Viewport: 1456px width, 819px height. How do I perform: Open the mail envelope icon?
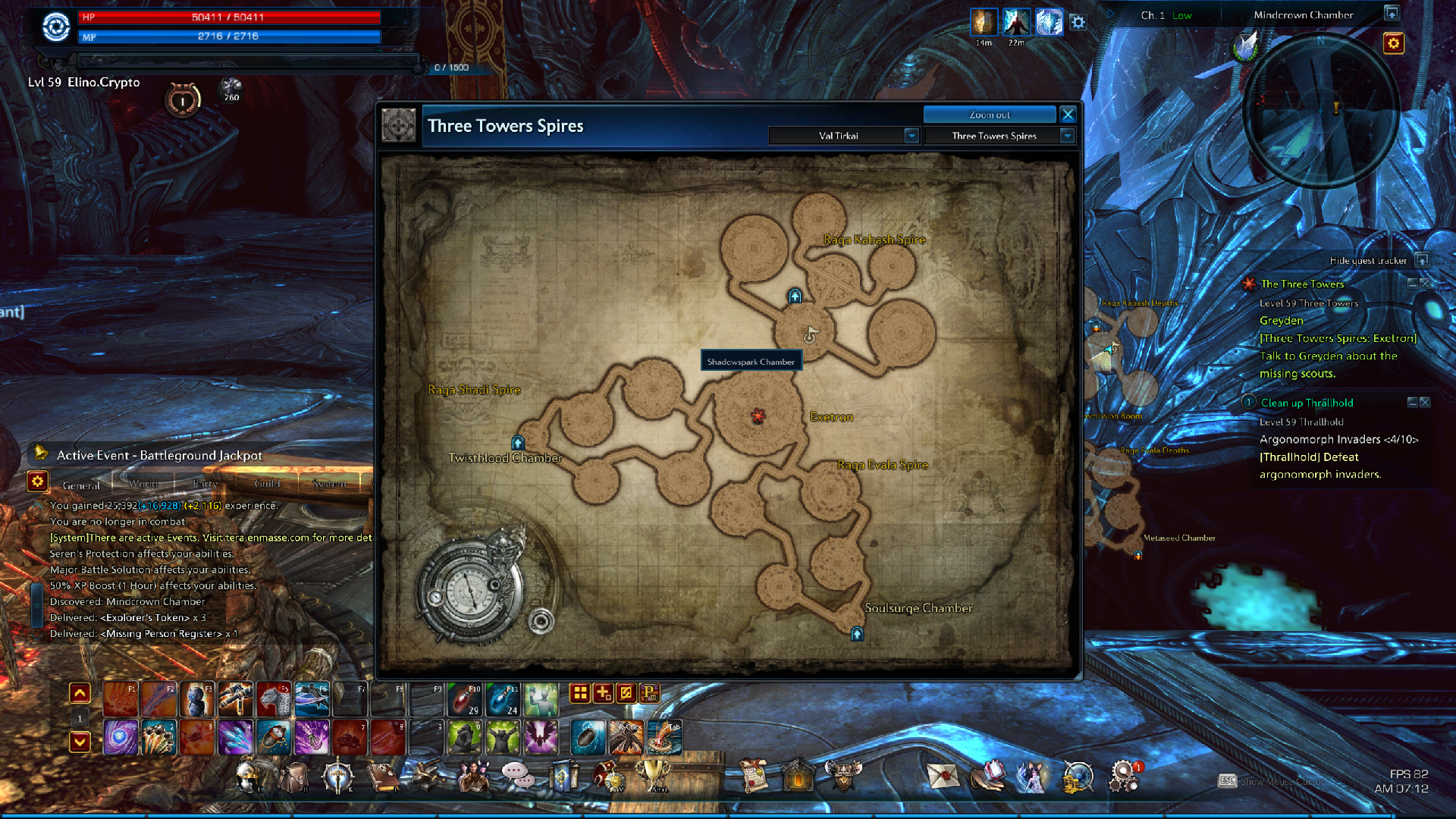click(x=943, y=777)
